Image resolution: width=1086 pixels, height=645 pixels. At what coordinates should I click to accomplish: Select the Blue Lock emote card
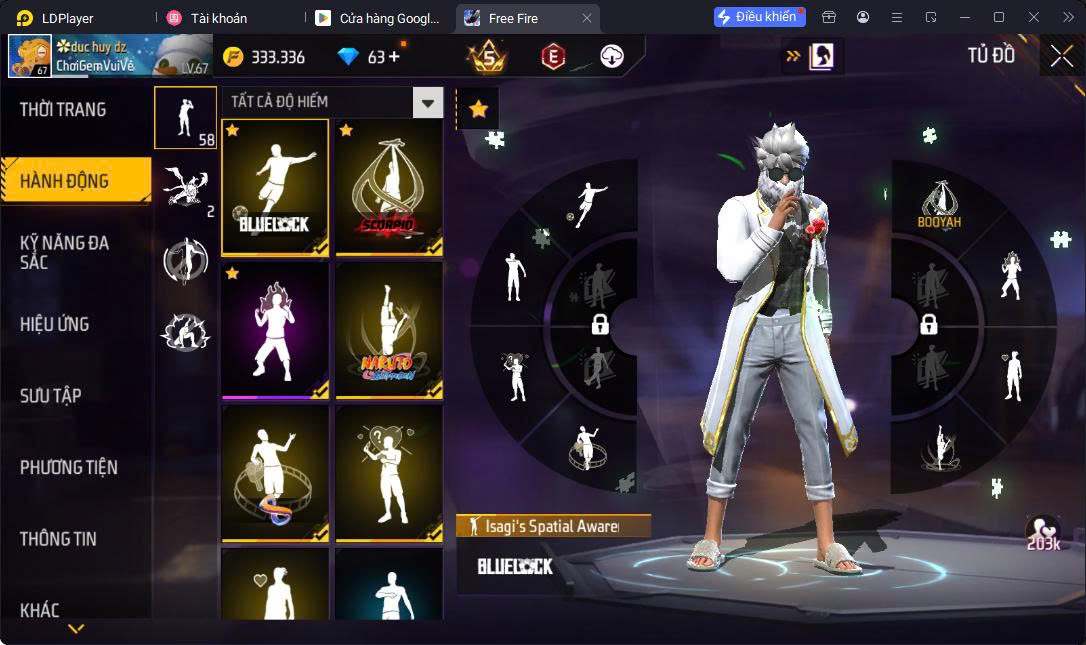tap(275, 187)
